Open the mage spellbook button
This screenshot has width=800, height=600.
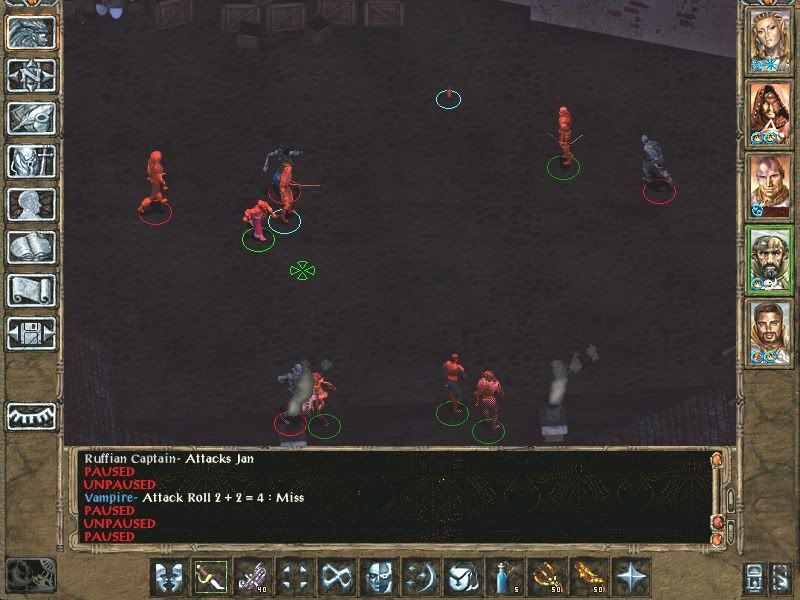31,248
